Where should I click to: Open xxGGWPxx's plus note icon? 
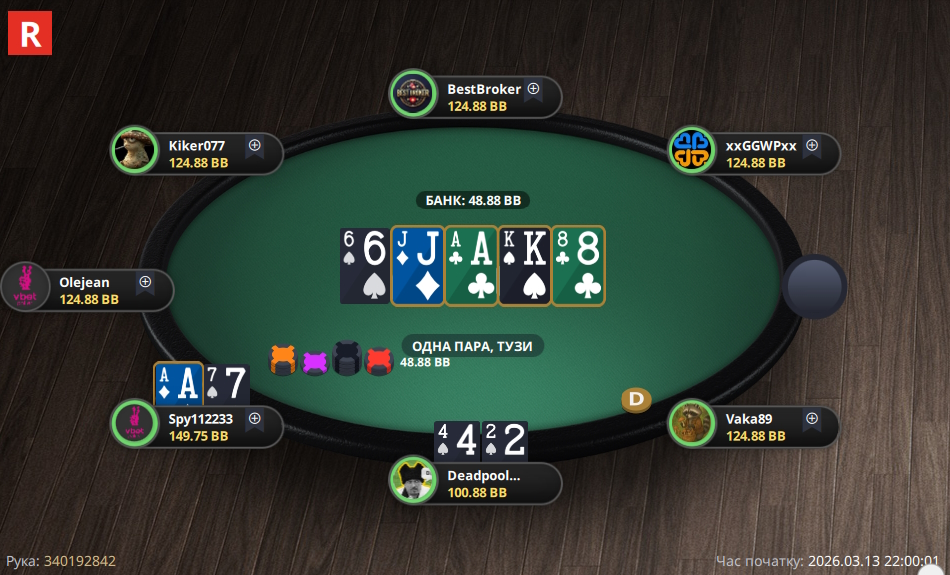coord(812,145)
